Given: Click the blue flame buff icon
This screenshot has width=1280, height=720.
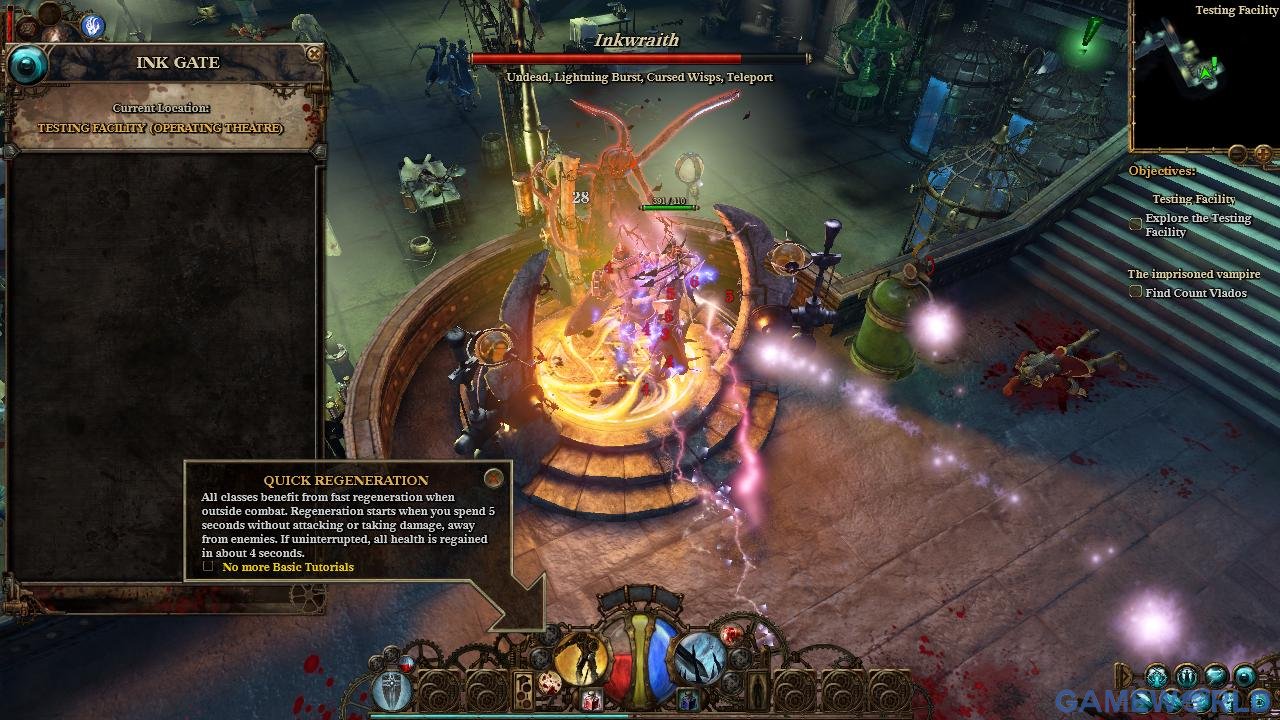Looking at the screenshot, I should (94, 26).
